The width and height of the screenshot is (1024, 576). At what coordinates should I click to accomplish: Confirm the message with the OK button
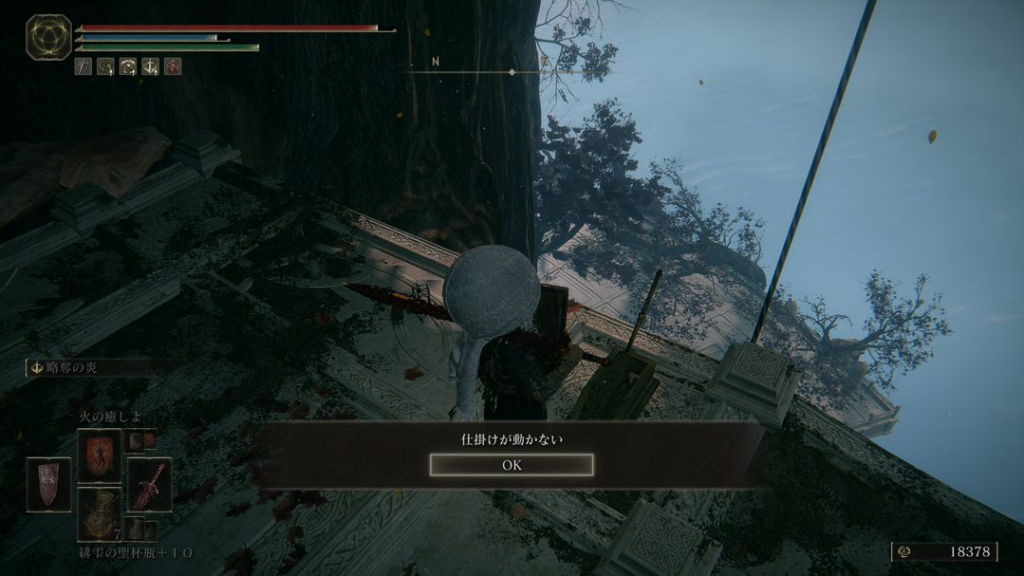click(x=511, y=465)
